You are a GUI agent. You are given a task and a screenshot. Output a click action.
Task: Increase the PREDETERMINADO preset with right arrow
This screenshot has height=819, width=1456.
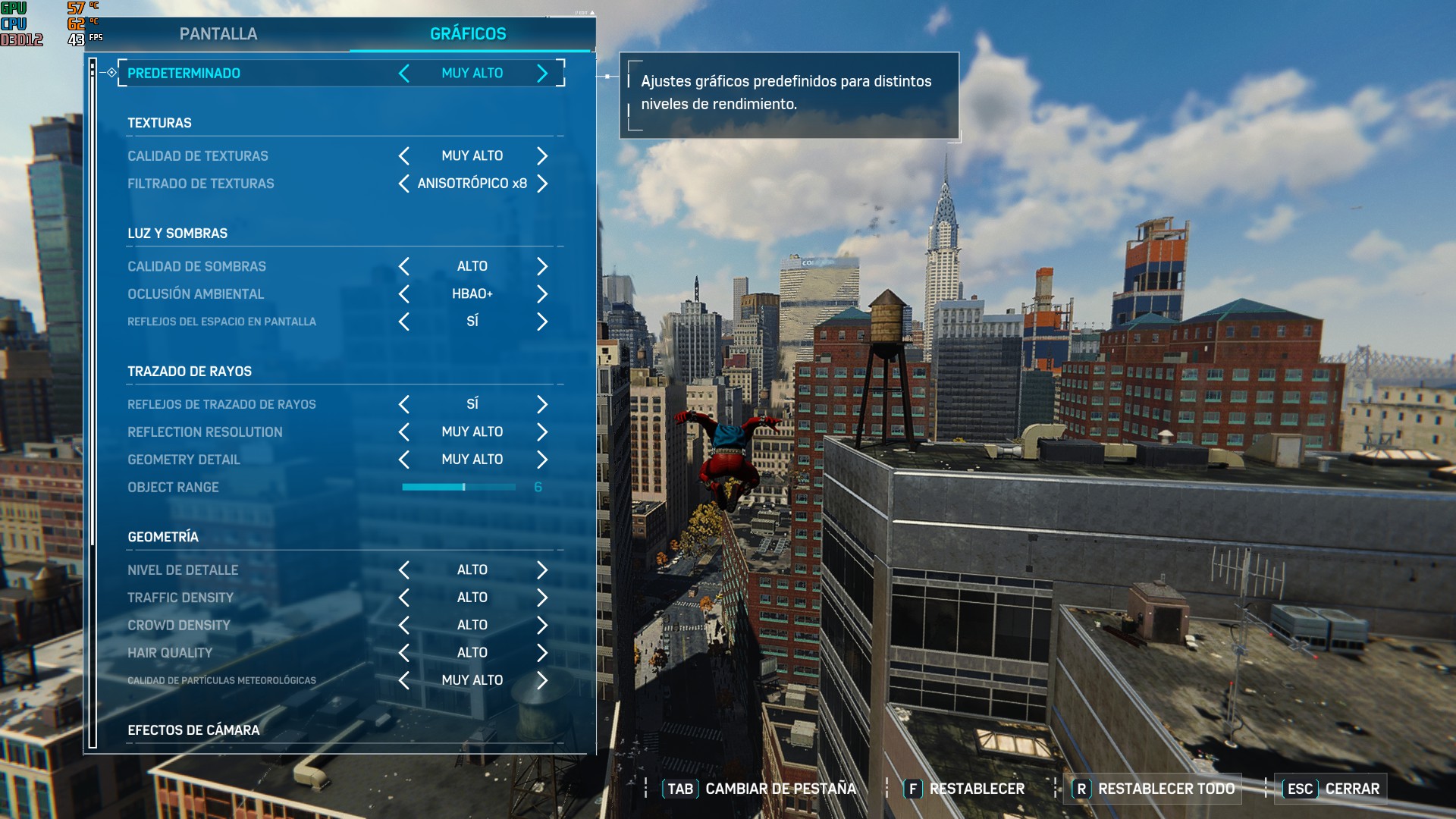tap(541, 73)
